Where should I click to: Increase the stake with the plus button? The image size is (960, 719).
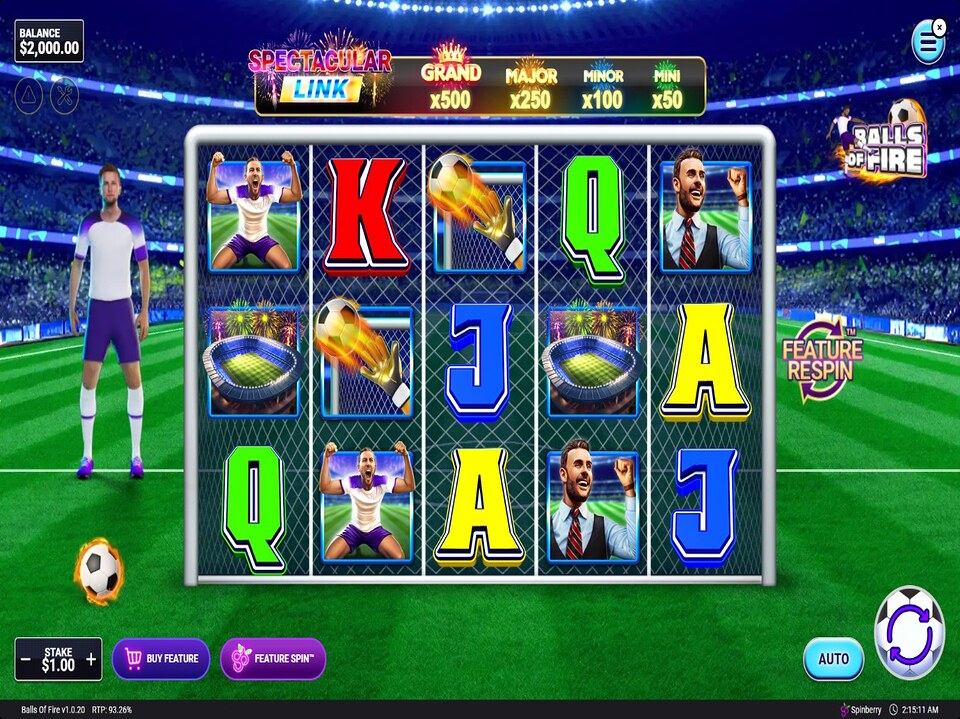pyautogui.click(x=92, y=659)
